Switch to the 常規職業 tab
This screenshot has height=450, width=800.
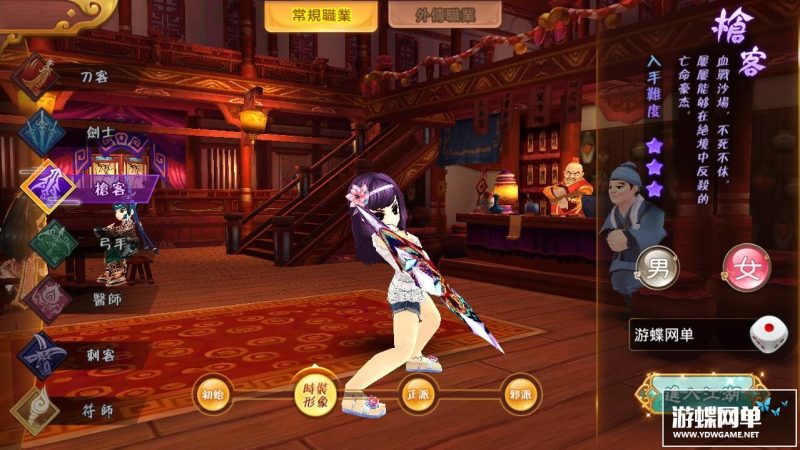[x=321, y=16]
